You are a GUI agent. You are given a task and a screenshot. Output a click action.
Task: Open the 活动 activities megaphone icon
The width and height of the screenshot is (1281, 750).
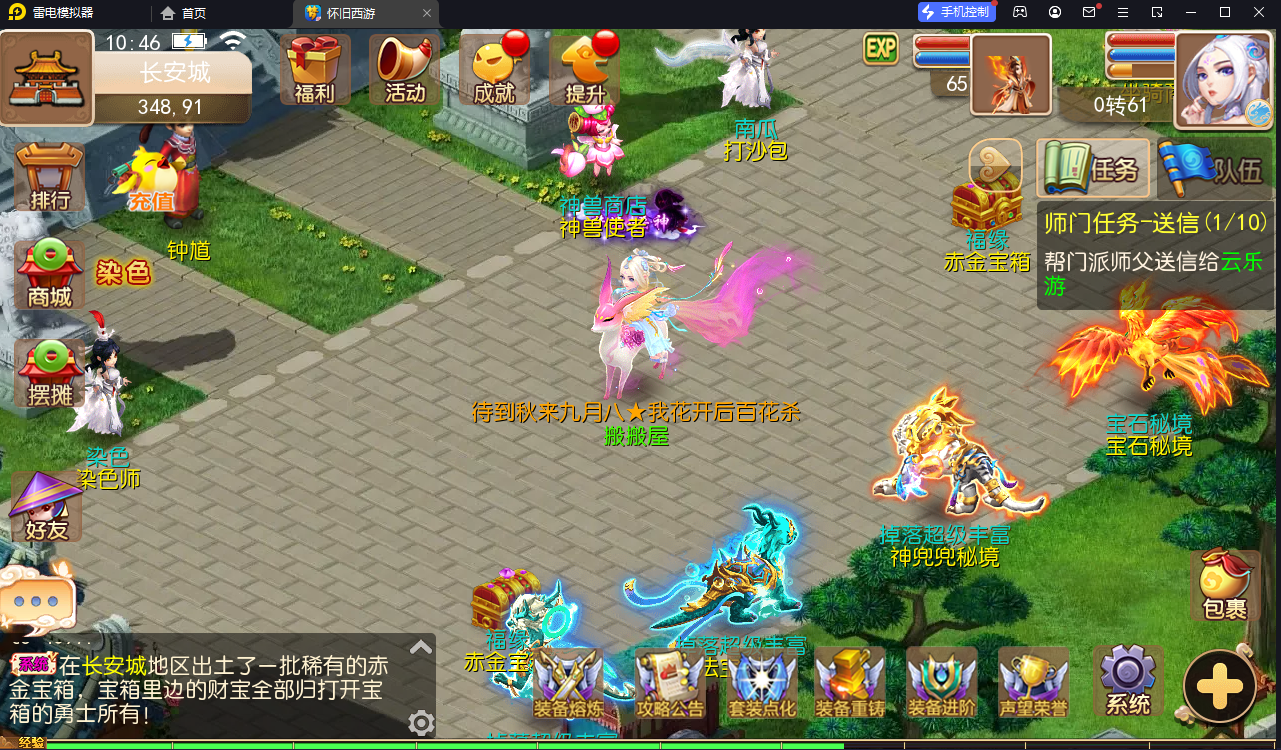[x=404, y=68]
